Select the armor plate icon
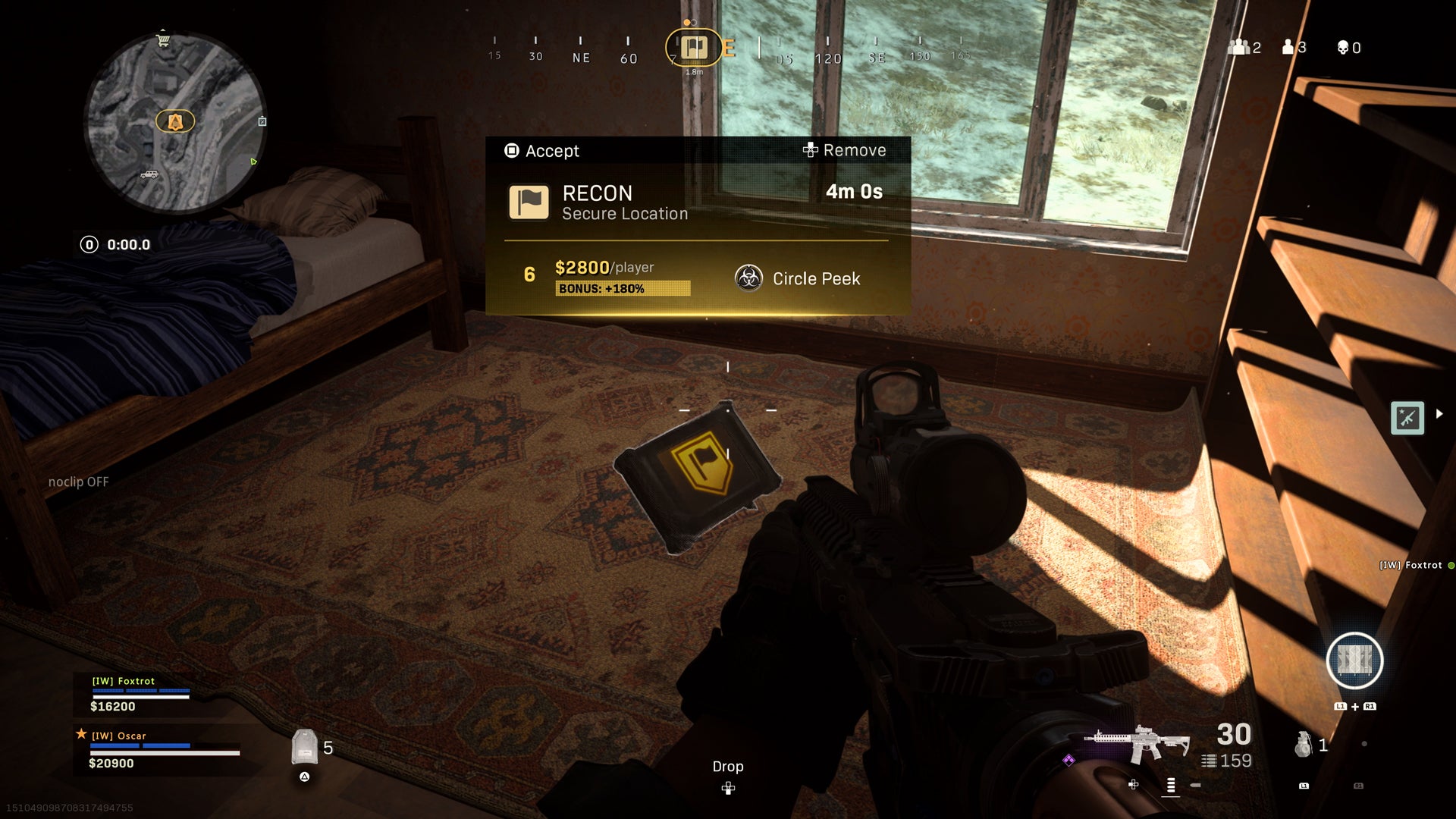The image size is (1456, 819). coord(304,747)
